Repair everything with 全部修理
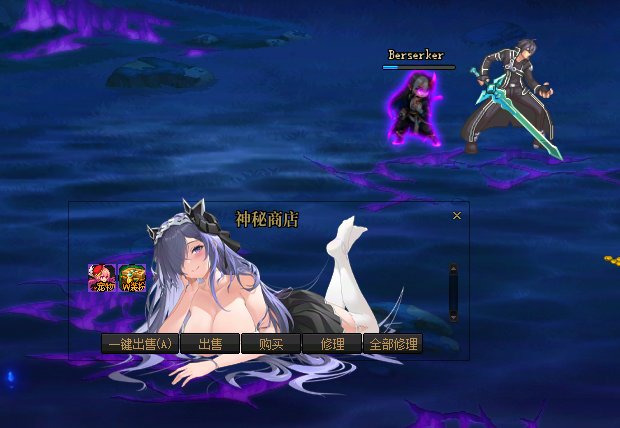The height and width of the screenshot is (428, 620). pos(393,344)
